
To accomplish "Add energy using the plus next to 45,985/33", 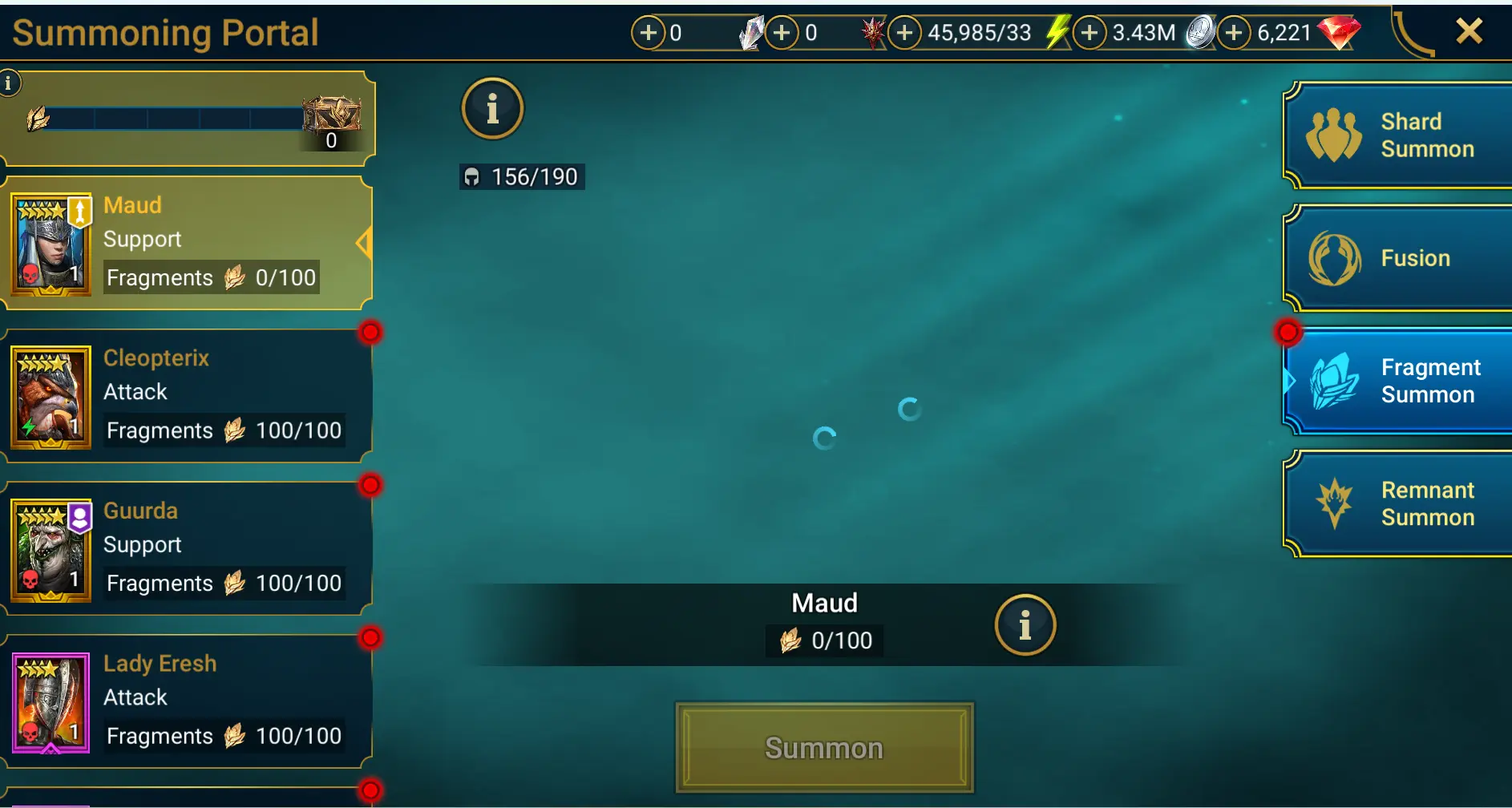I will 907,33.
